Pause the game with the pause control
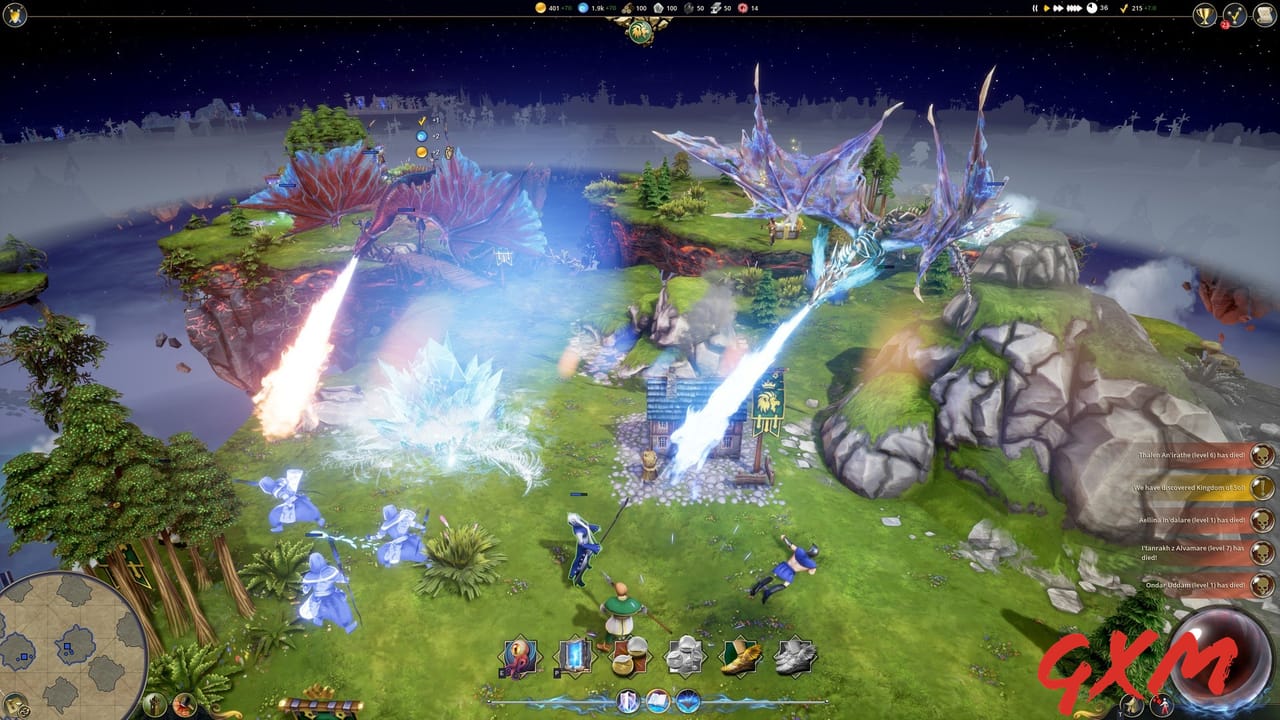1280x720 pixels. tap(1035, 8)
